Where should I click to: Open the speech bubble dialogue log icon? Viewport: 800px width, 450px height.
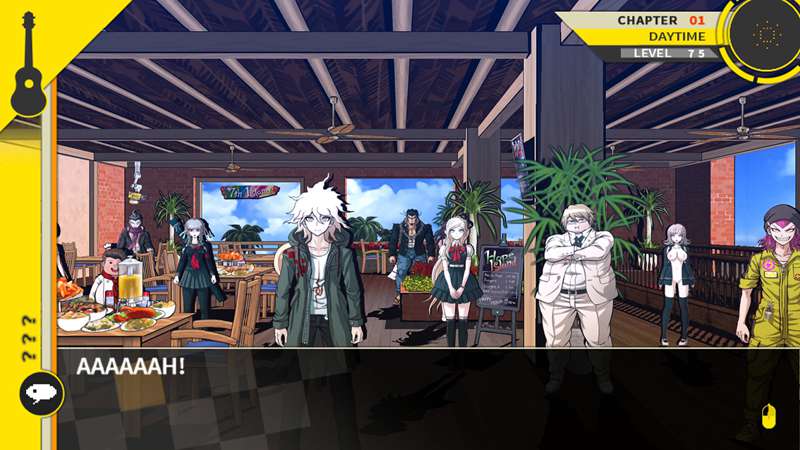[42, 394]
